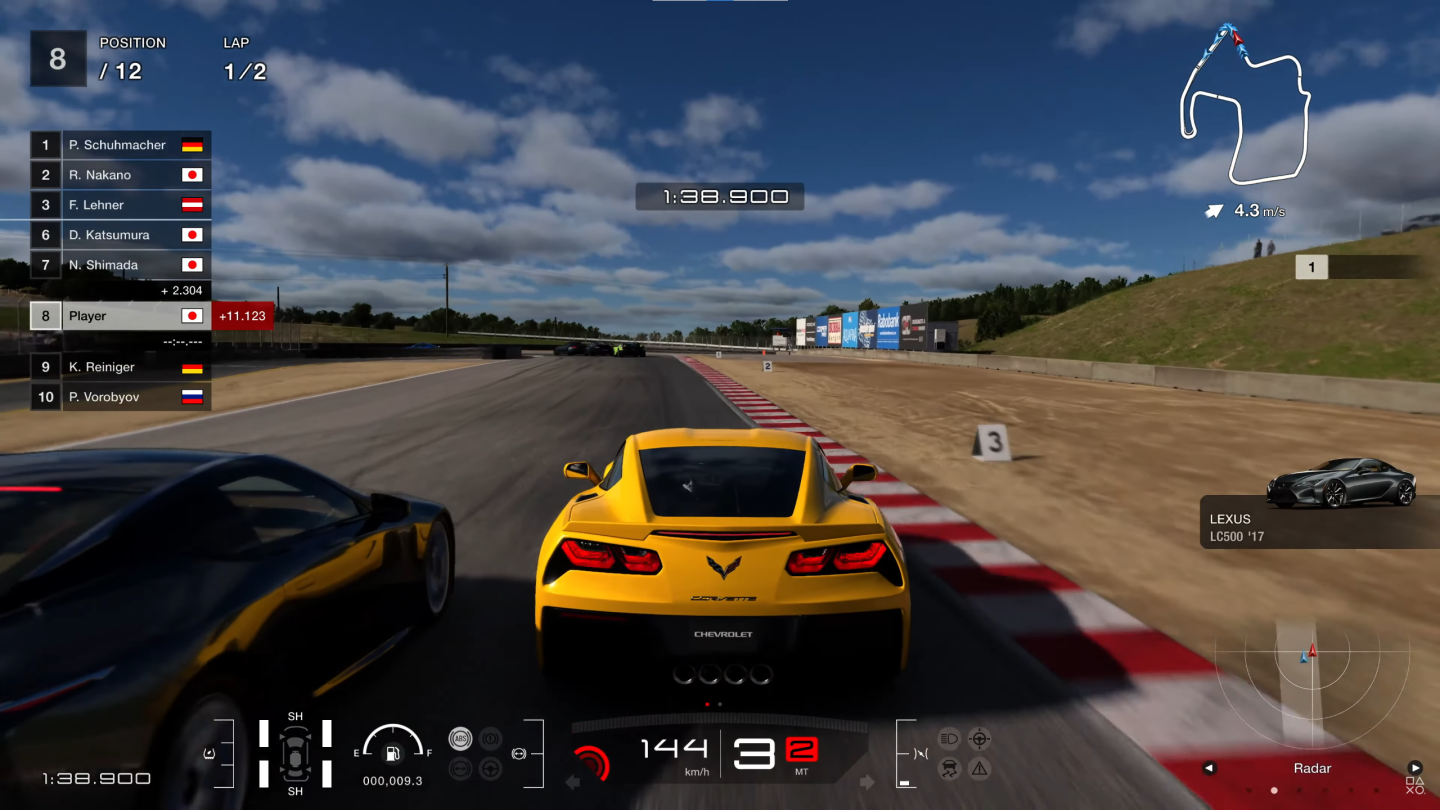
Task: Switch to next display with right Radar arrow
Action: pyautogui.click(x=1415, y=768)
